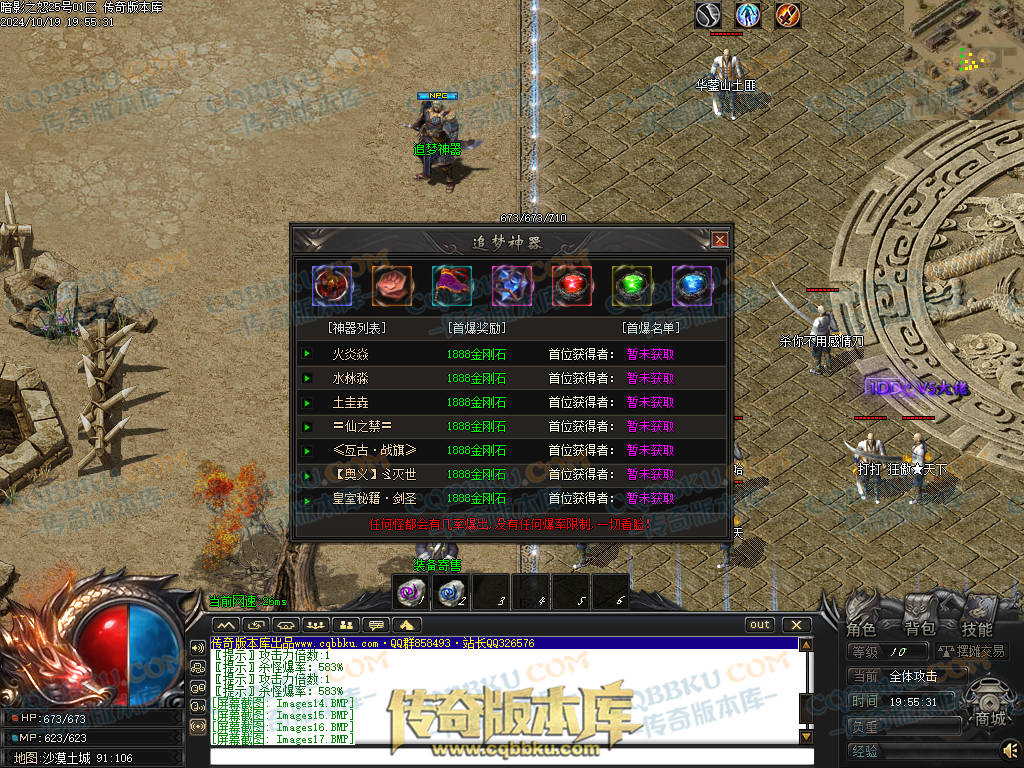Use the item in hotbar slot 1

pos(410,592)
